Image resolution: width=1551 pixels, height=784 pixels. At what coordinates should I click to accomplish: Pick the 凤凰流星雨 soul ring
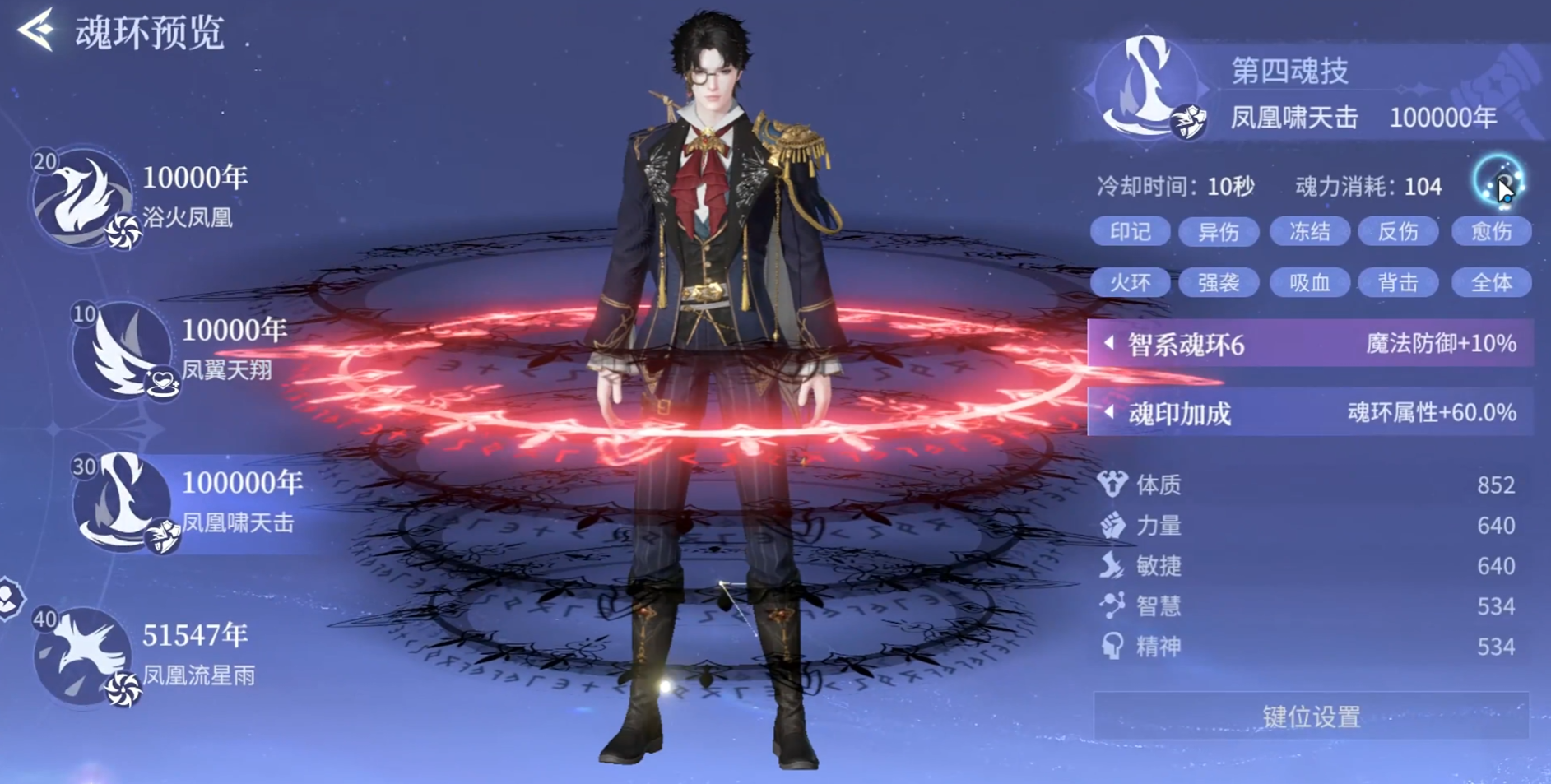pyautogui.click(x=82, y=655)
